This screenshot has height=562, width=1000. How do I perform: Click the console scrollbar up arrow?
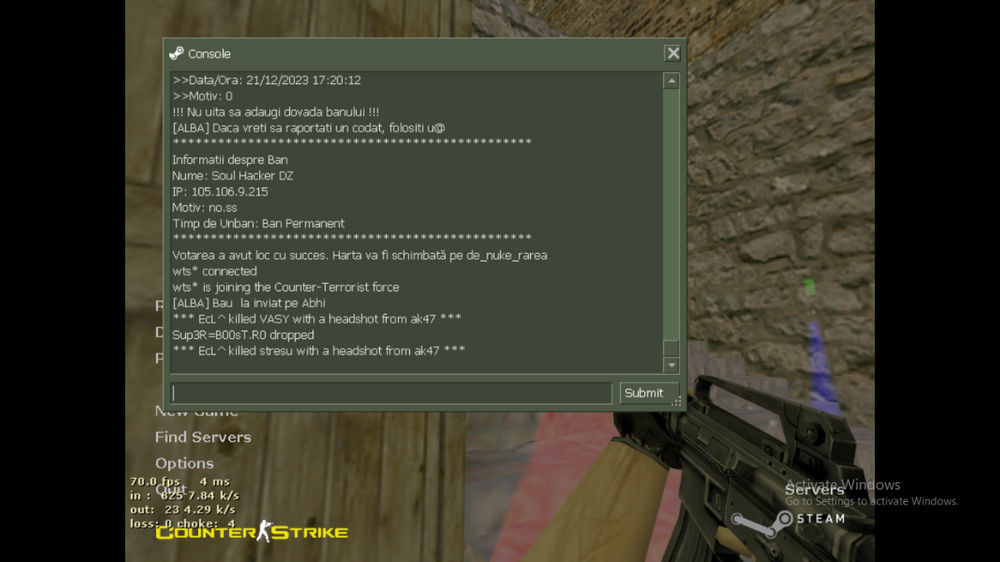click(672, 81)
